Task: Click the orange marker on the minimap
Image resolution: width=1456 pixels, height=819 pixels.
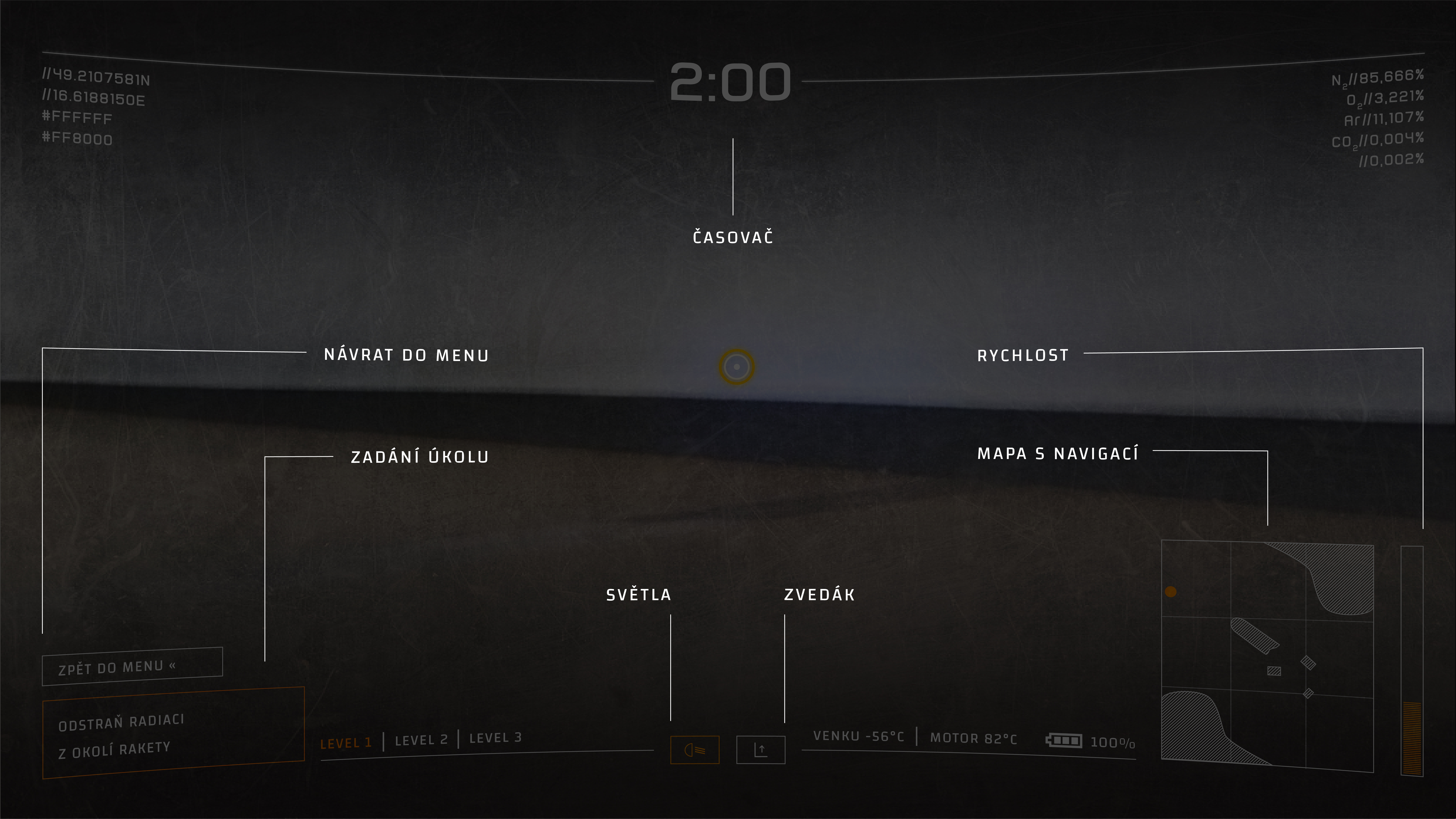Action: click(x=1171, y=591)
